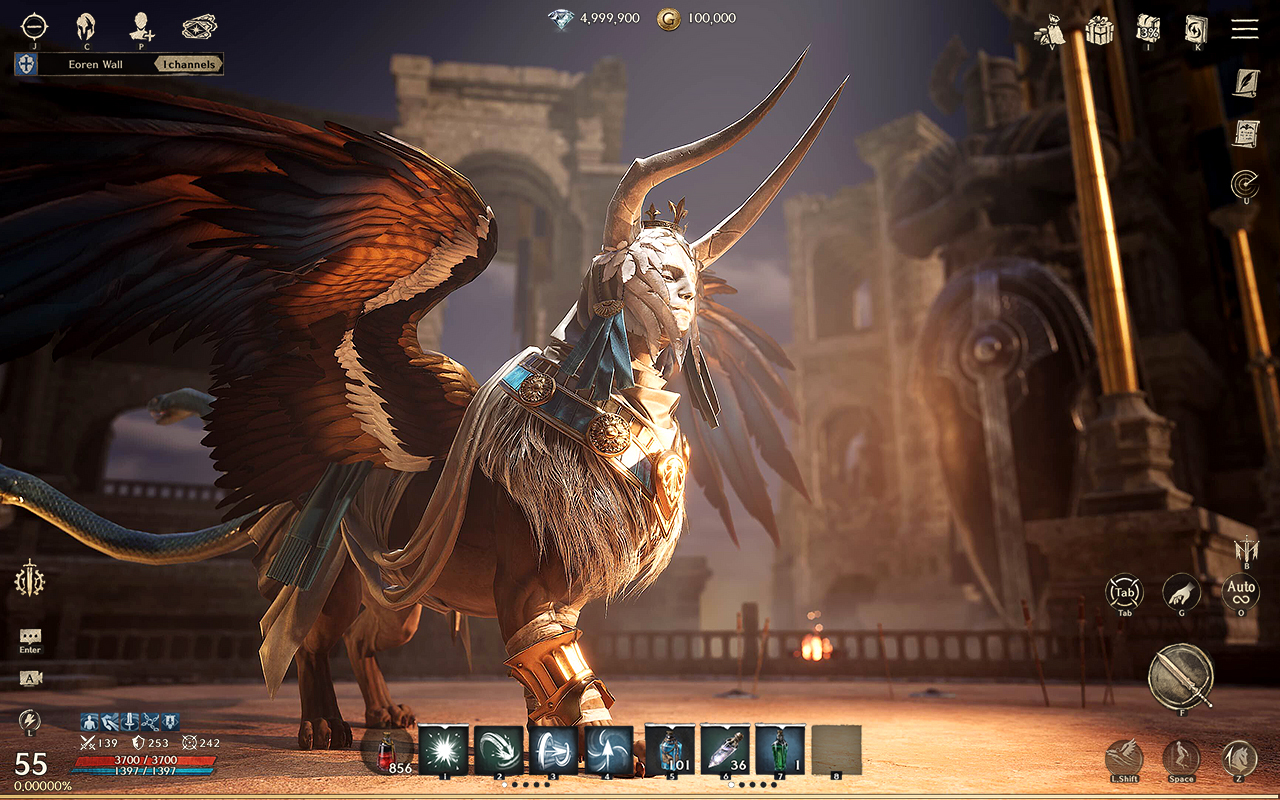The width and height of the screenshot is (1280, 800).
Task: Use the blue potion with 101 count
Action: pyautogui.click(x=669, y=750)
